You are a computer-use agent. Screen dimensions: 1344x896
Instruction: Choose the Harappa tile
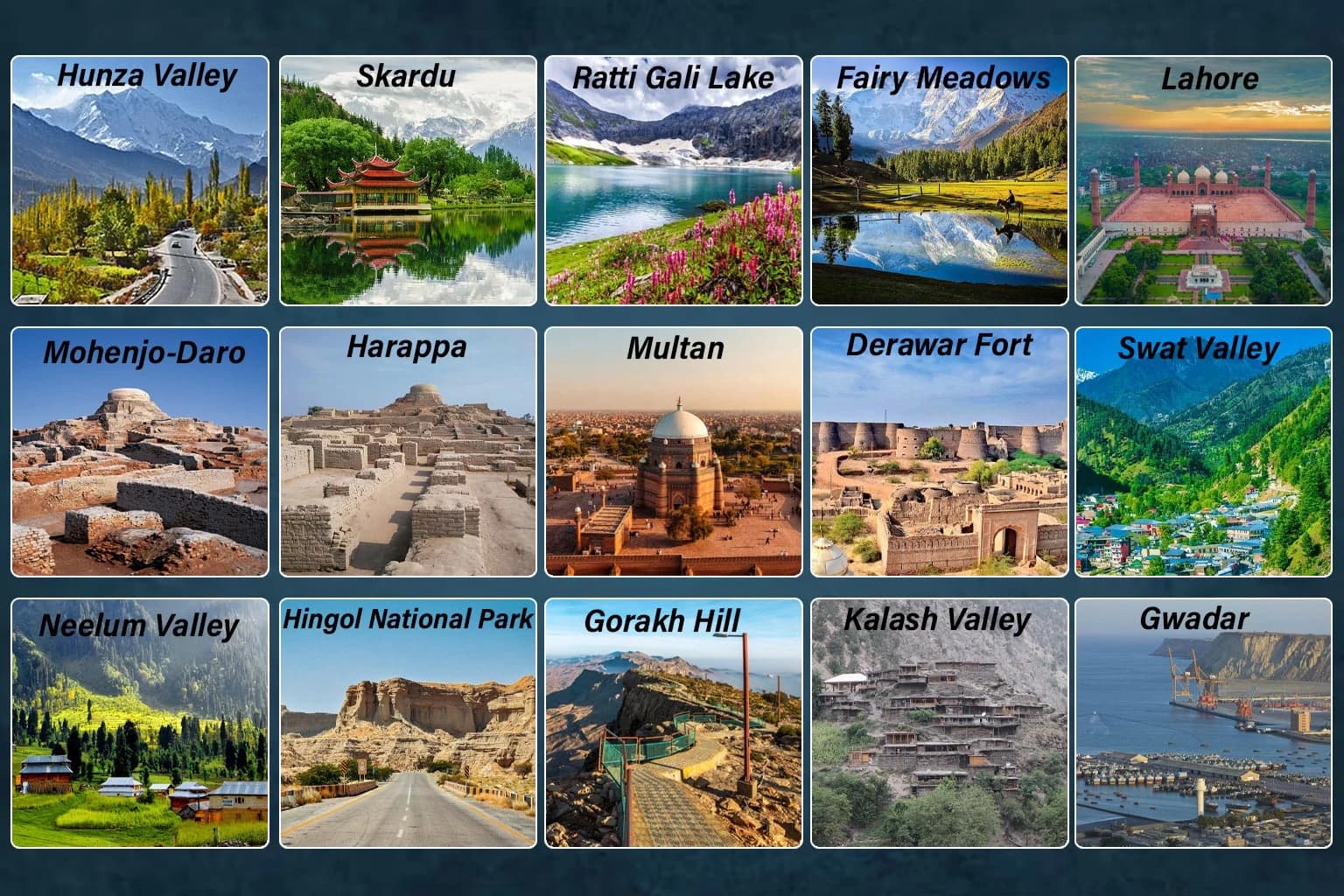(x=408, y=452)
